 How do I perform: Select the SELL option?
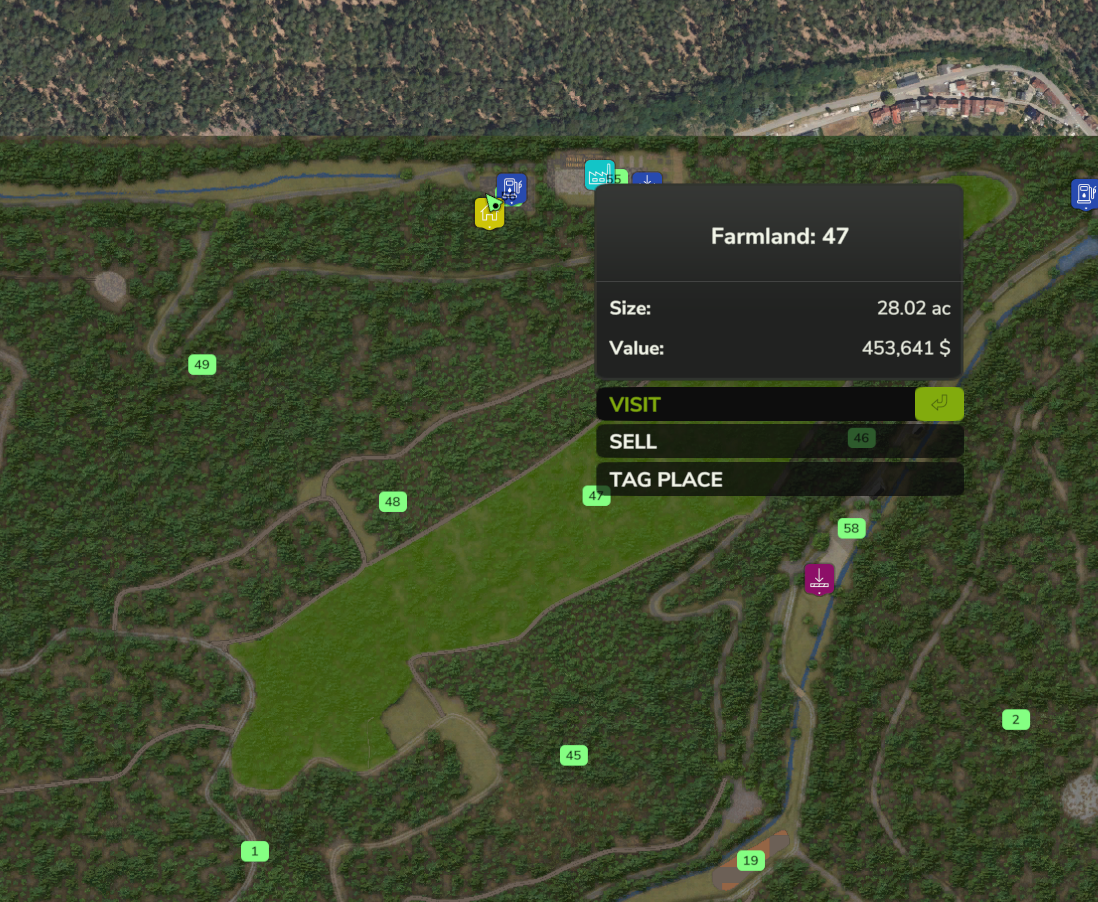778,441
